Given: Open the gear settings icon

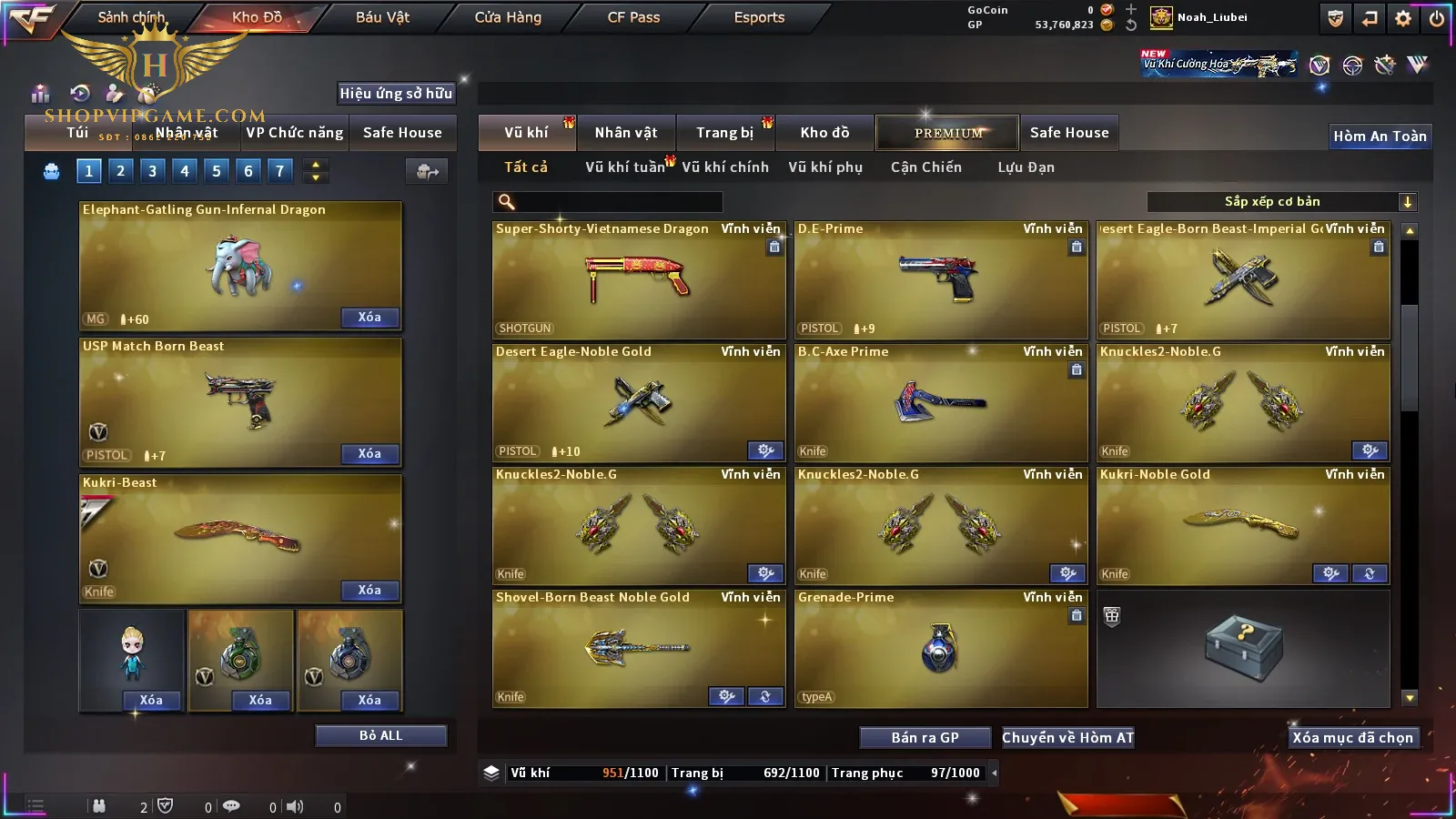Looking at the screenshot, I should [1403, 18].
